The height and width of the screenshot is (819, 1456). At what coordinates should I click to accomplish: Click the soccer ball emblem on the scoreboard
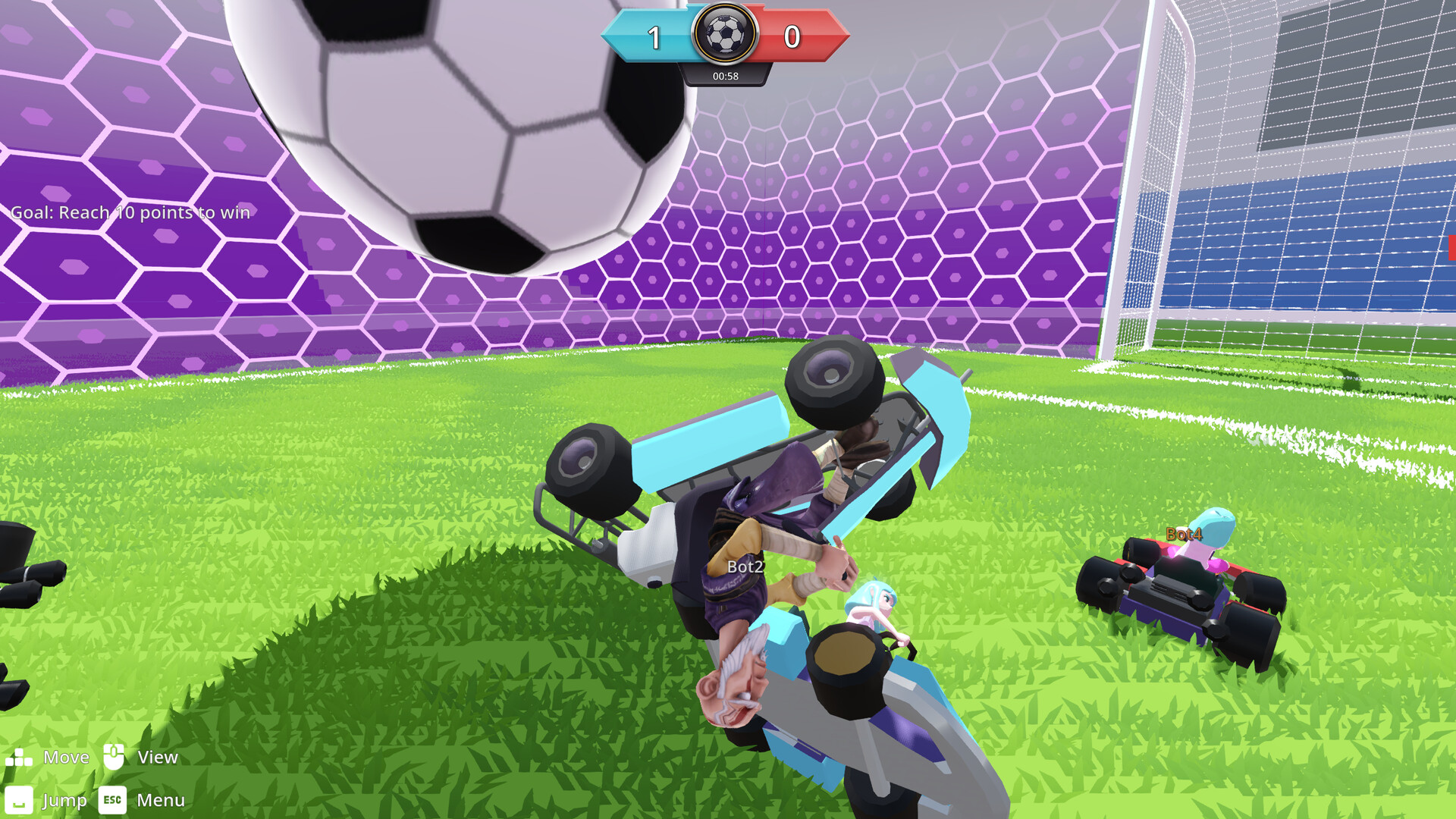click(x=725, y=36)
